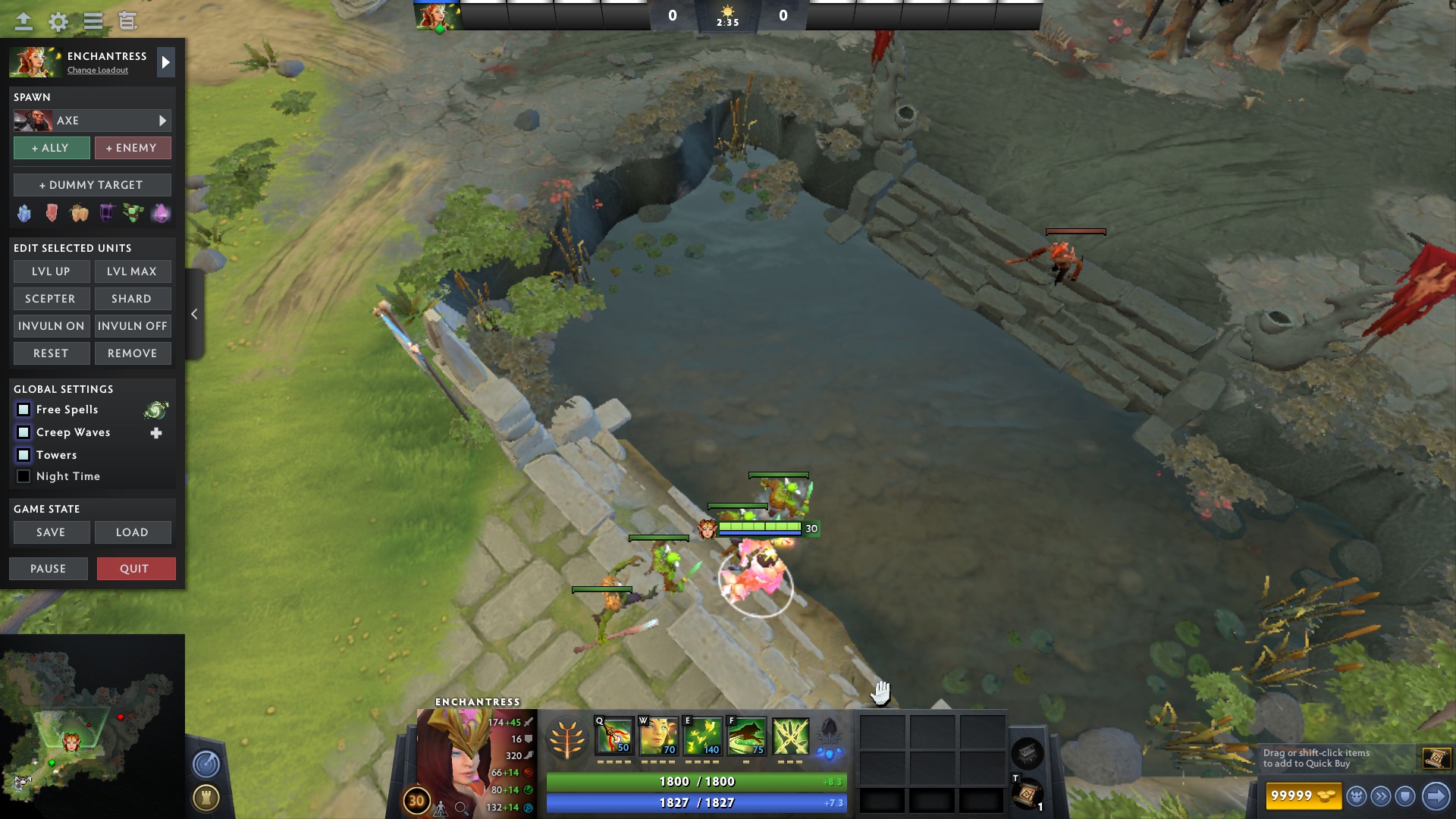This screenshot has height=819, width=1456.
Task: Click Enchantress's green health bar
Action: click(x=696, y=781)
